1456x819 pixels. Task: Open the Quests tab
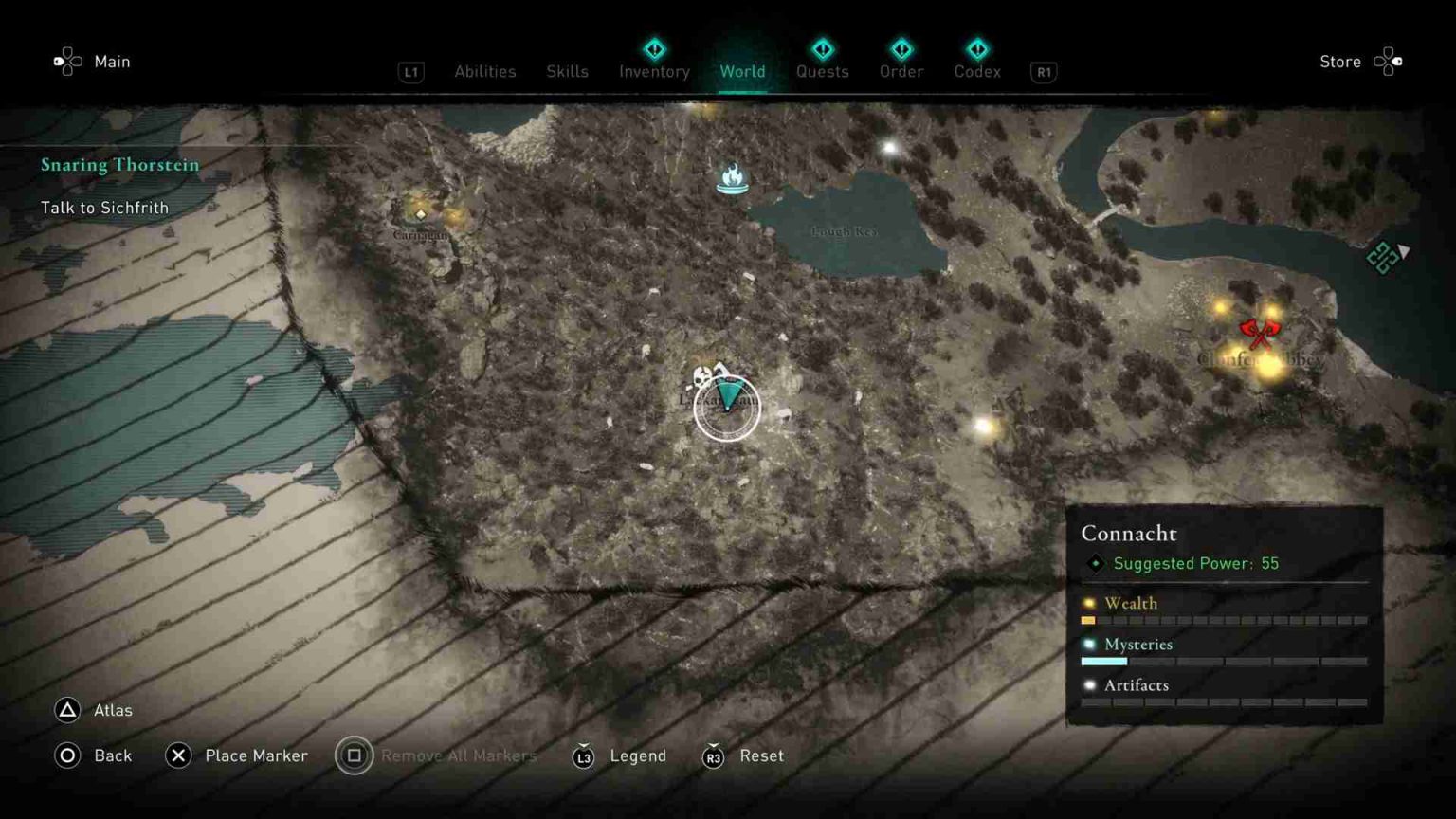(x=823, y=71)
